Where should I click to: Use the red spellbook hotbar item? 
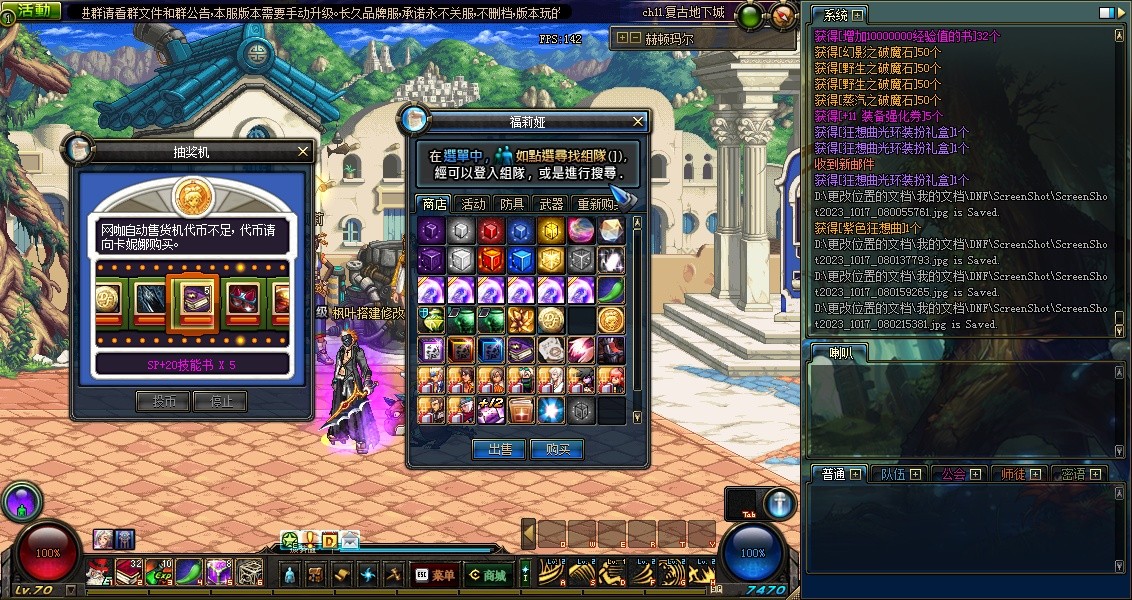[129, 572]
